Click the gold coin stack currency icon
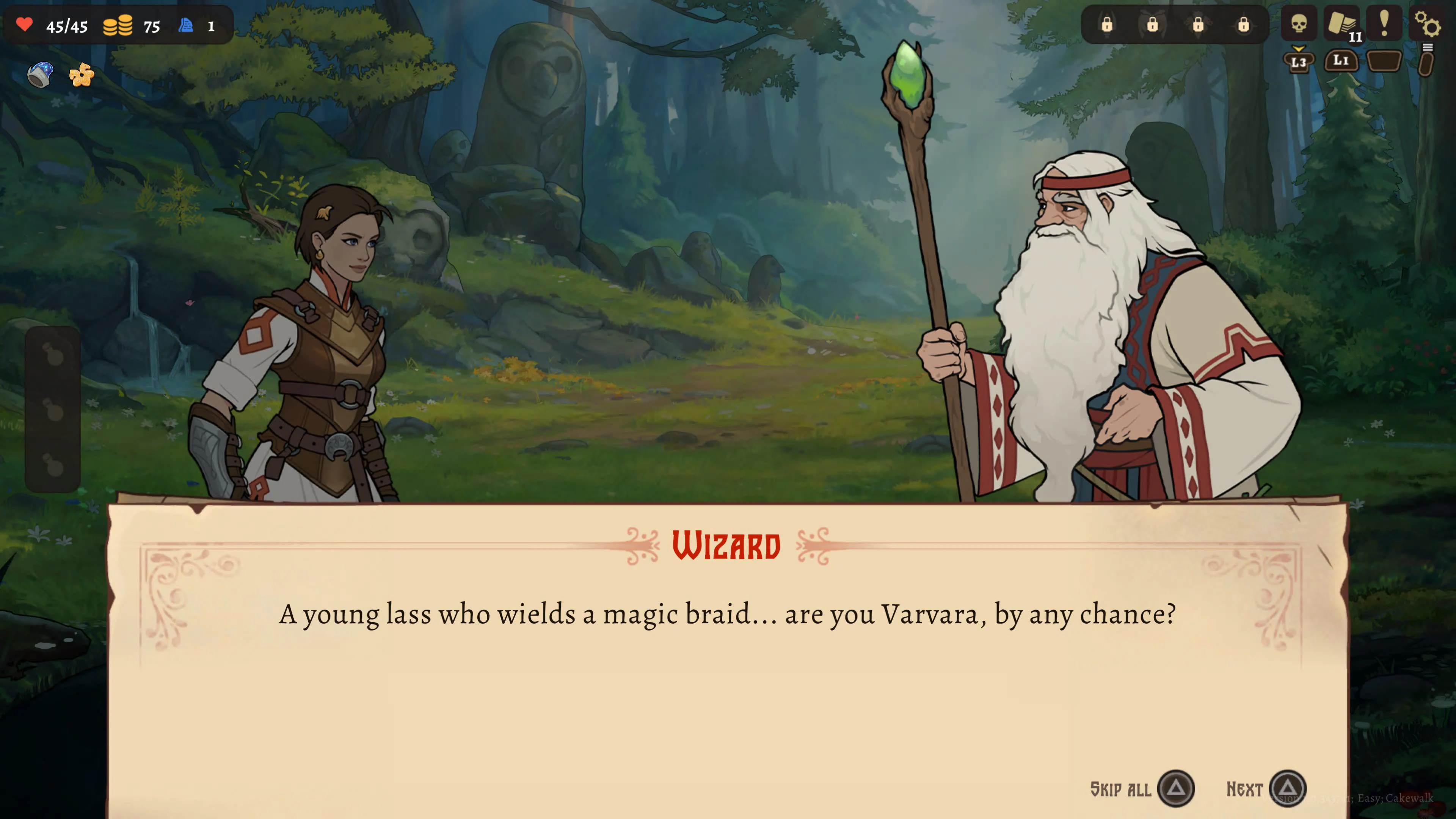The width and height of the screenshot is (1456, 819). 119,25
